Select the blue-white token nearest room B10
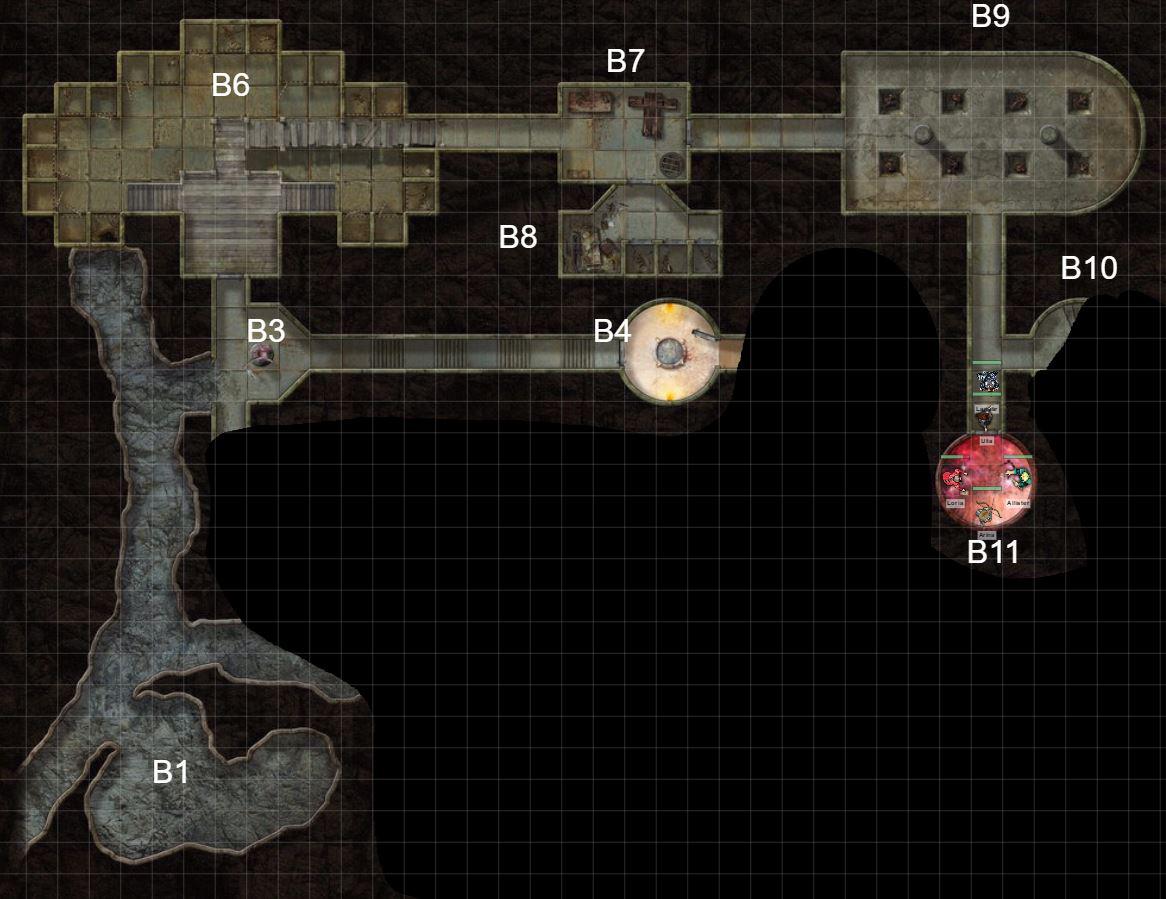The width and height of the screenshot is (1166, 899). coord(987,380)
